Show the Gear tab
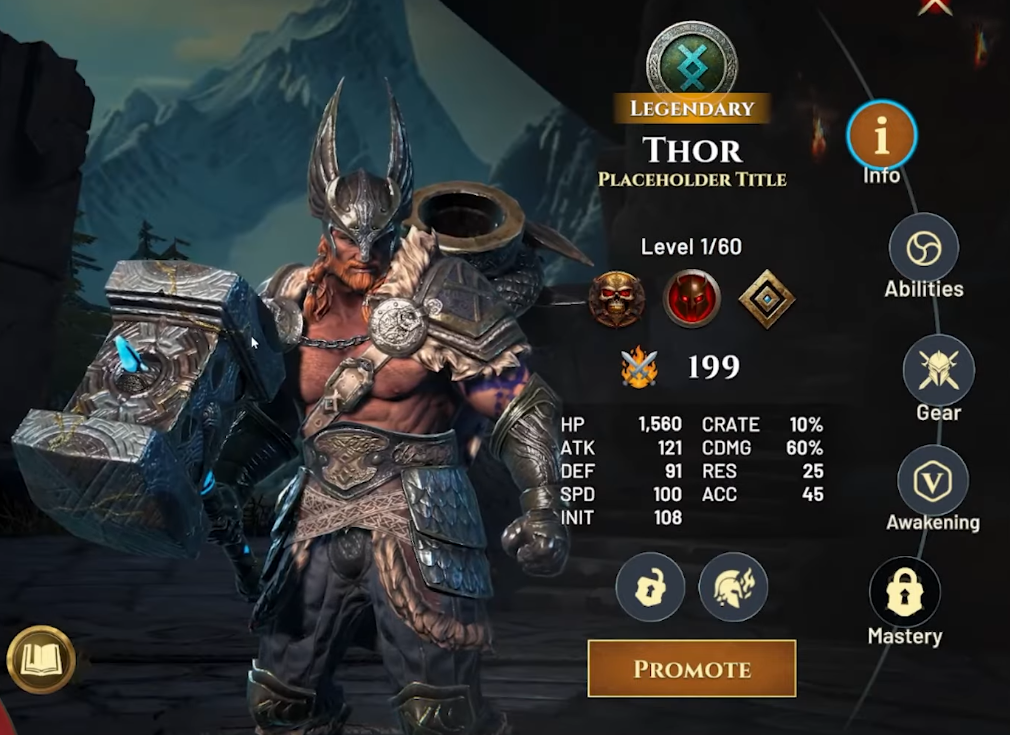Viewport: 1010px width, 735px height. (938, 370)
